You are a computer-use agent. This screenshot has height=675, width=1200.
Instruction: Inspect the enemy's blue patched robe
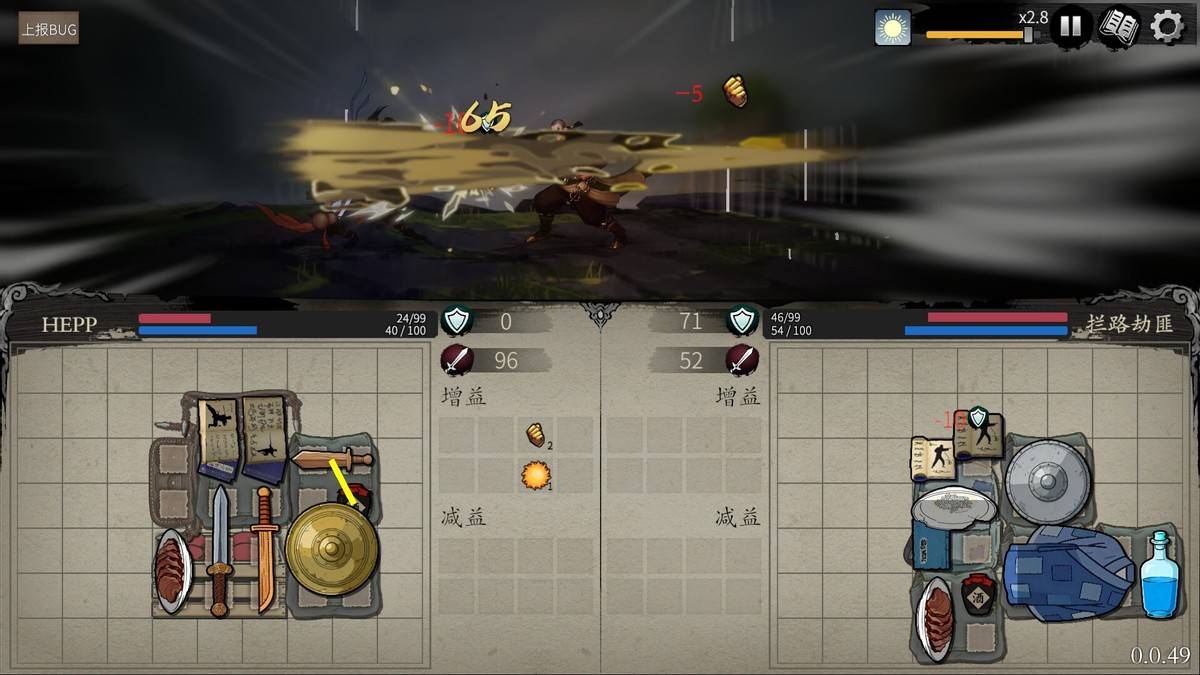tap(1068, 573)
